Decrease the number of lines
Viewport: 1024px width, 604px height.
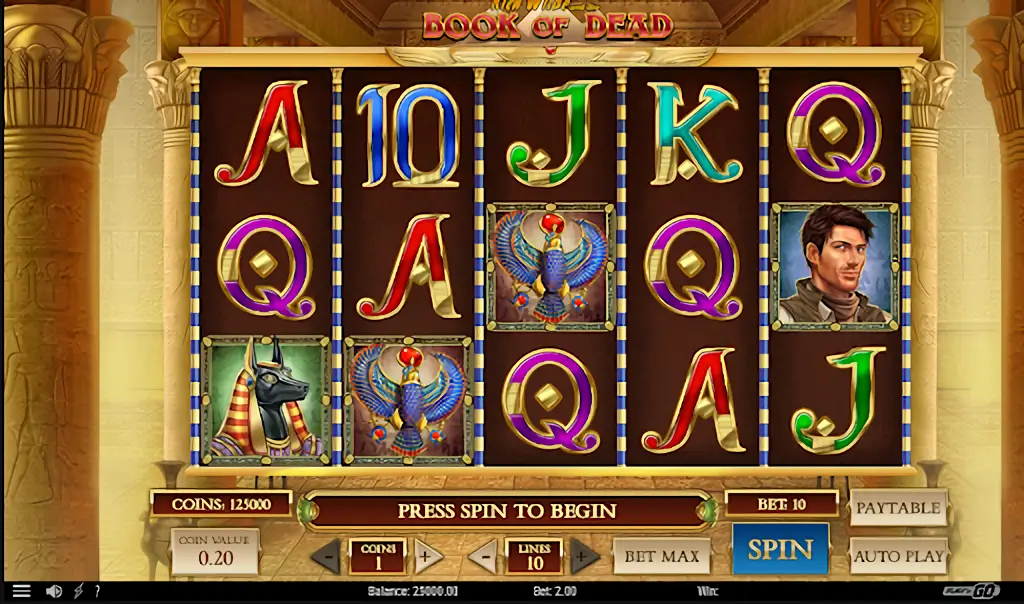tap(483, 556)
